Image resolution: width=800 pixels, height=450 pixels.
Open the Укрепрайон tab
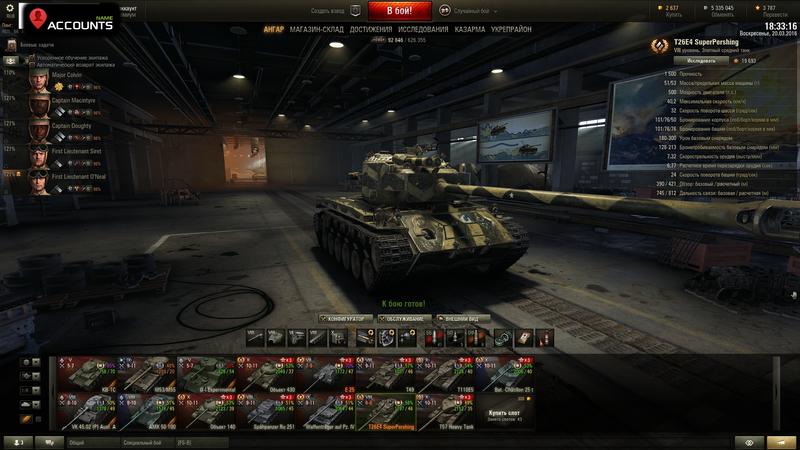pyautogui.click(x=512, y=30)
